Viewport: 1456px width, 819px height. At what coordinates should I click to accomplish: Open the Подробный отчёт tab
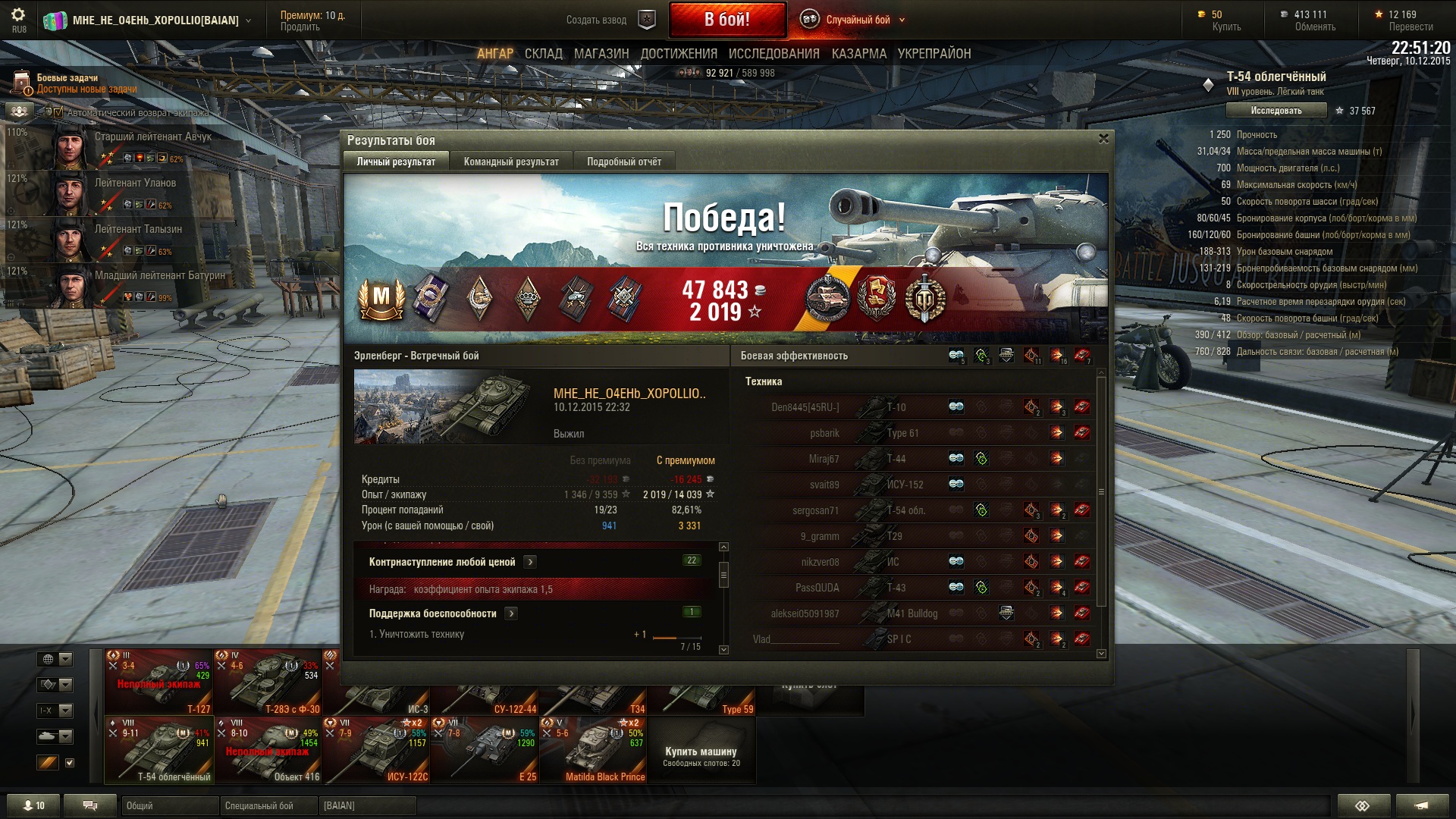623,162
